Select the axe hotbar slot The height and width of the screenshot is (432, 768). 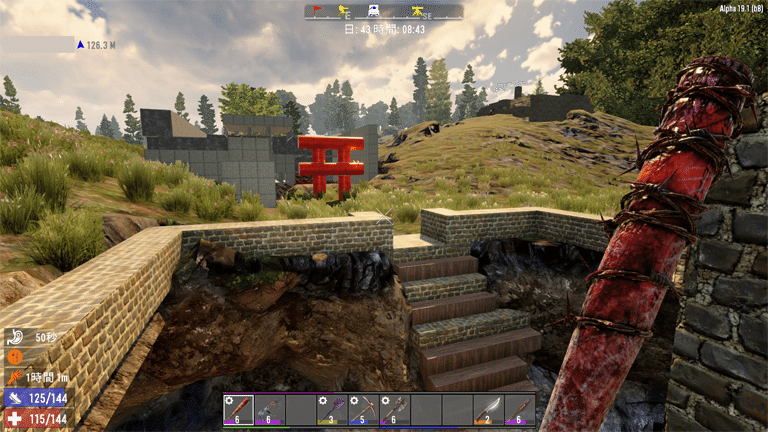tap(394, 408)
